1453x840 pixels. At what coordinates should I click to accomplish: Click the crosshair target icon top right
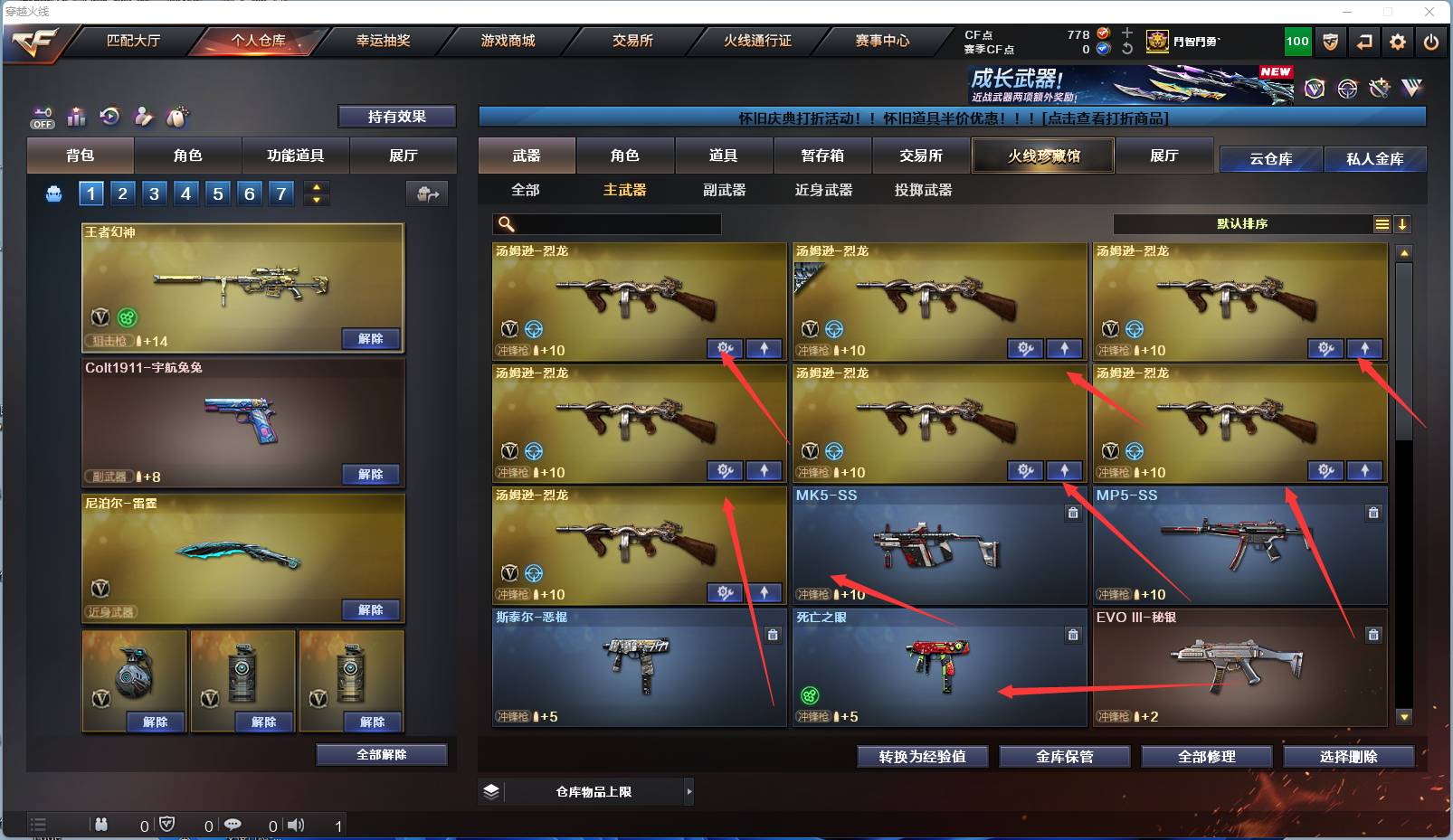(x=1348, y=89)
